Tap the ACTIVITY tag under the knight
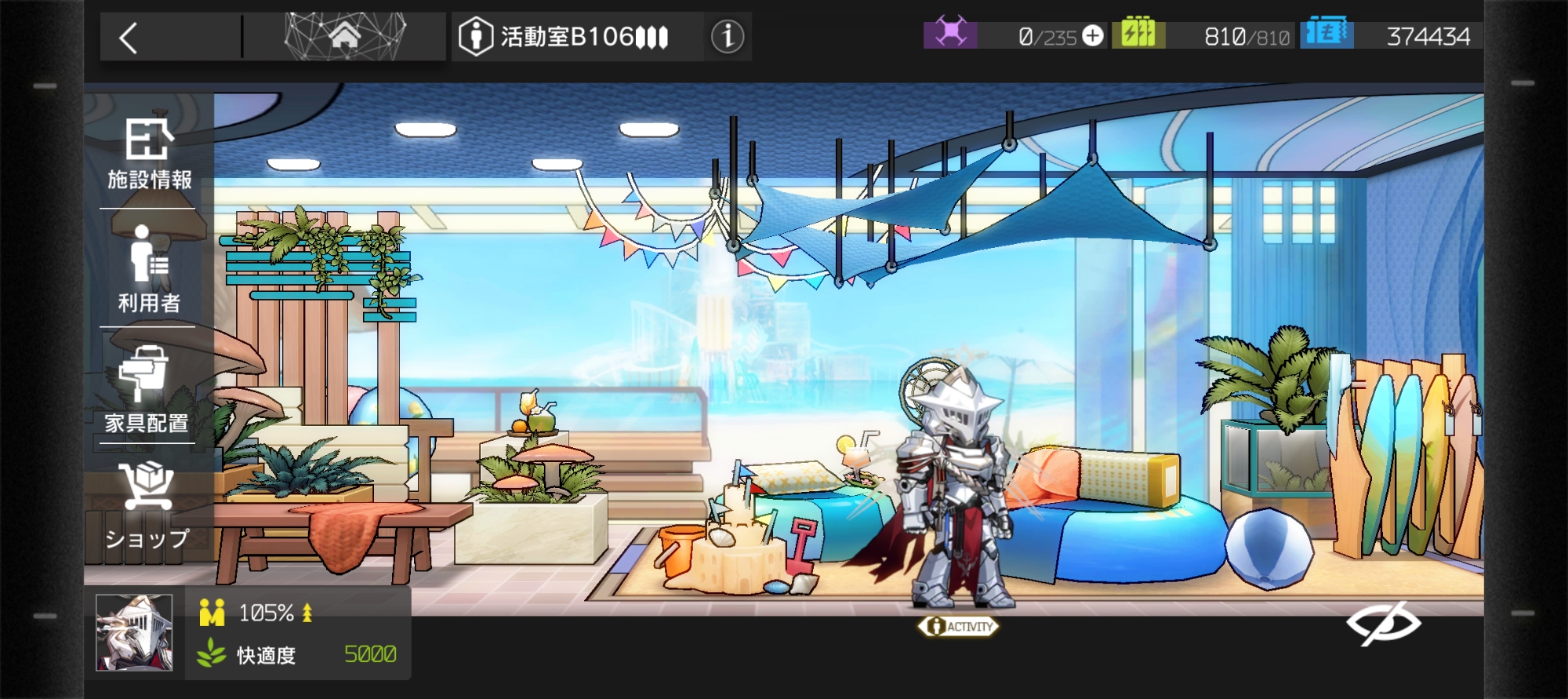1568x699 pixels. pos(959,626)
